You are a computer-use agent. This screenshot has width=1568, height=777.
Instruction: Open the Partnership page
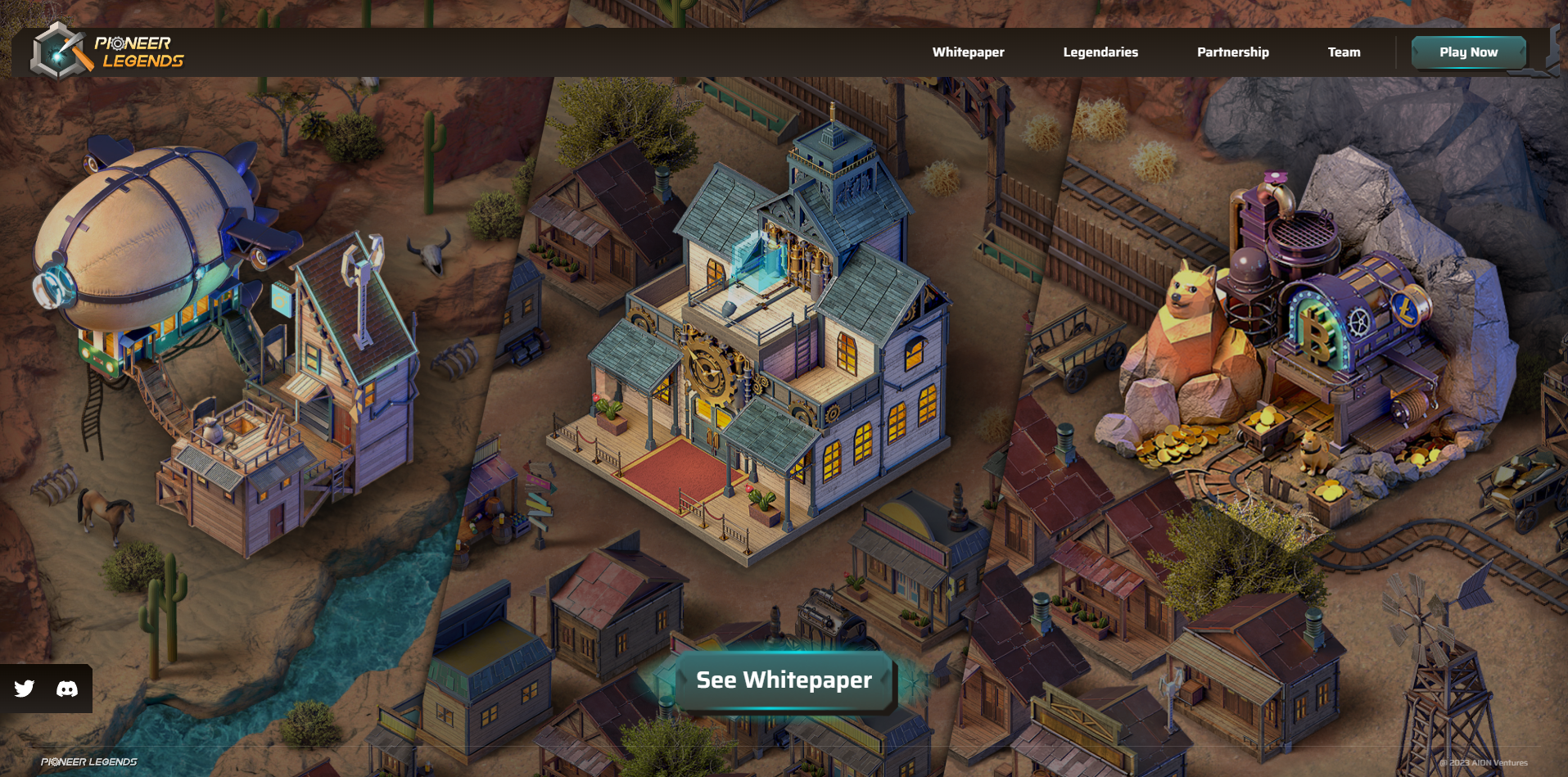(1232, 52)
